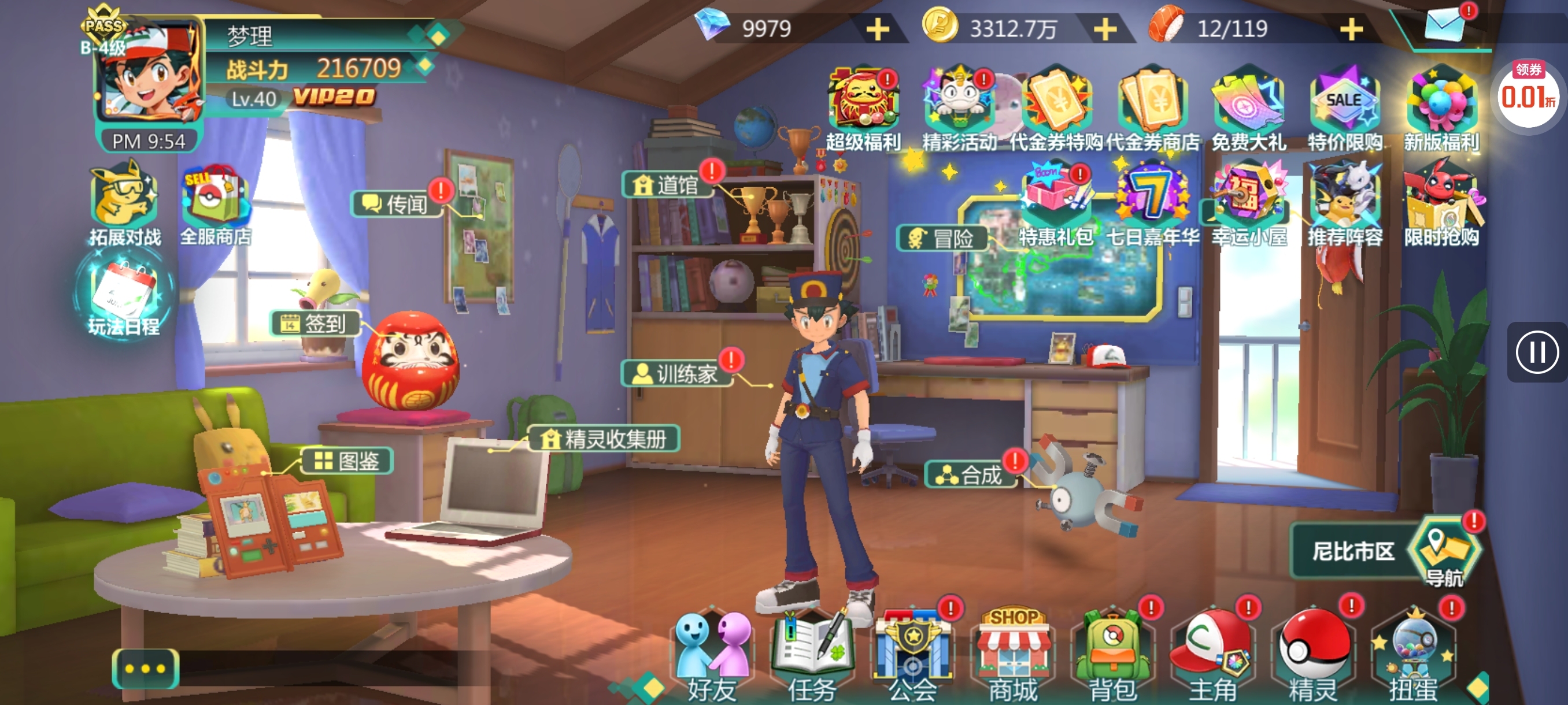Screen dimensions: 1568x705
Task: Expand the chat box with three dots
Action: click(x=145, y=669)
